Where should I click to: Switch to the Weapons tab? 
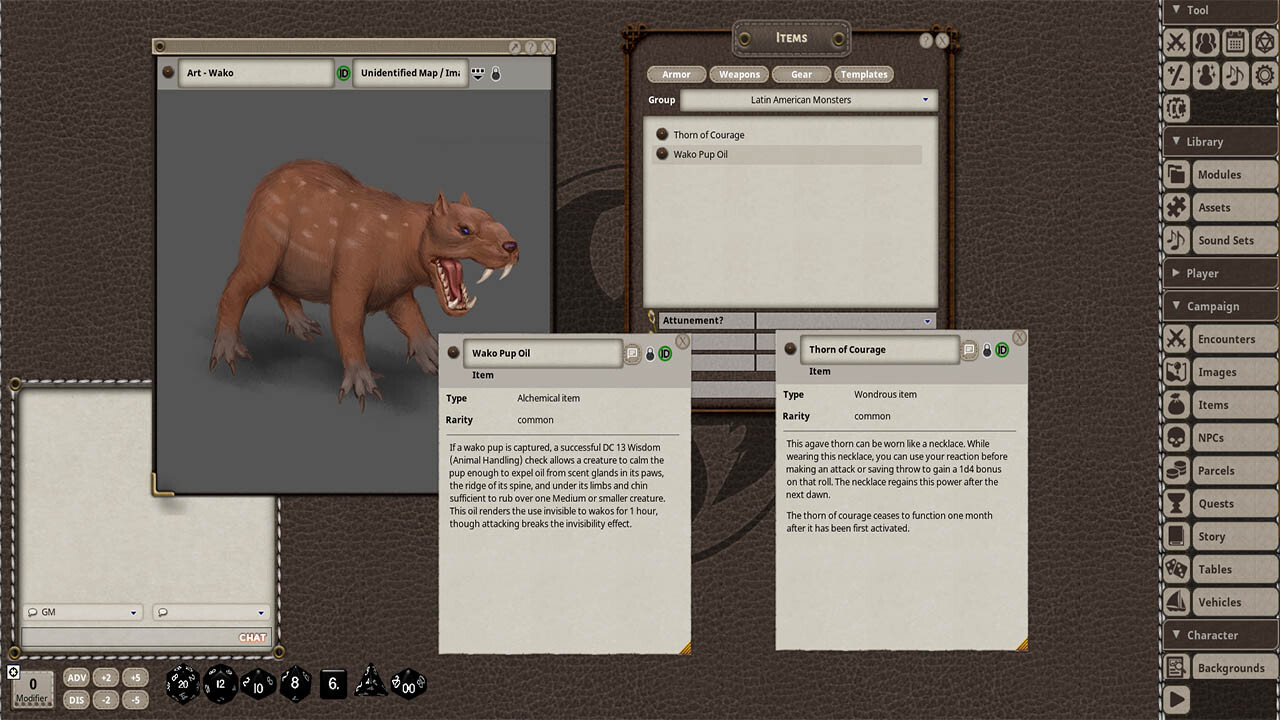click(739, 74)
